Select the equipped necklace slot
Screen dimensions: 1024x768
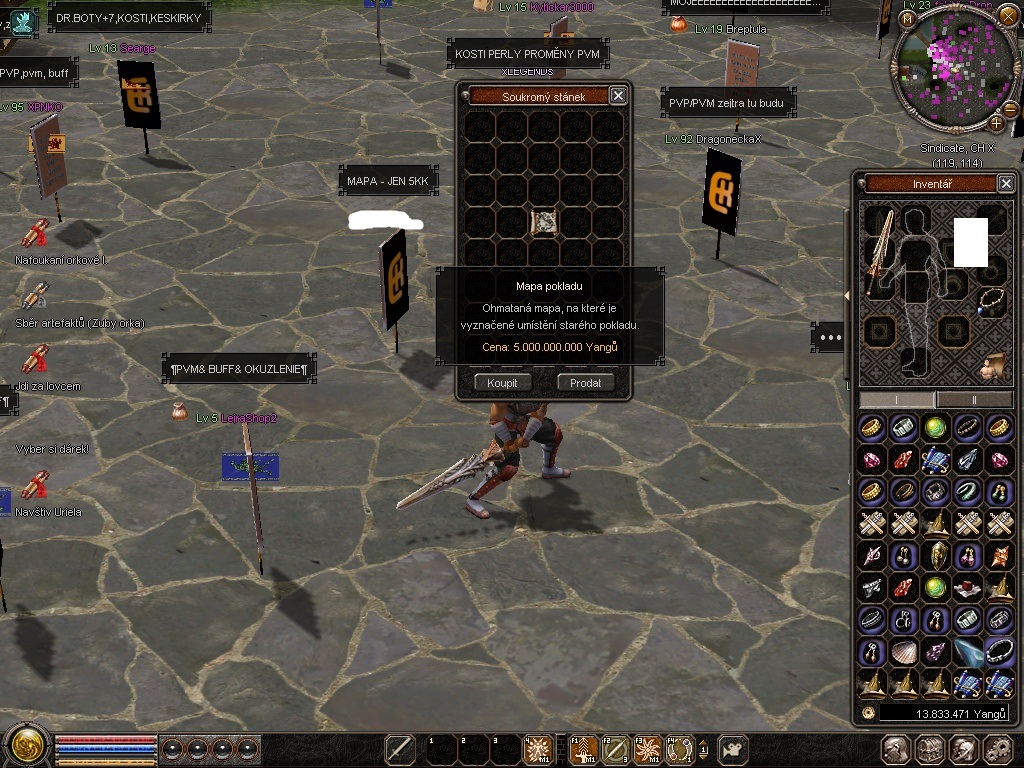(x=991, y=300)
